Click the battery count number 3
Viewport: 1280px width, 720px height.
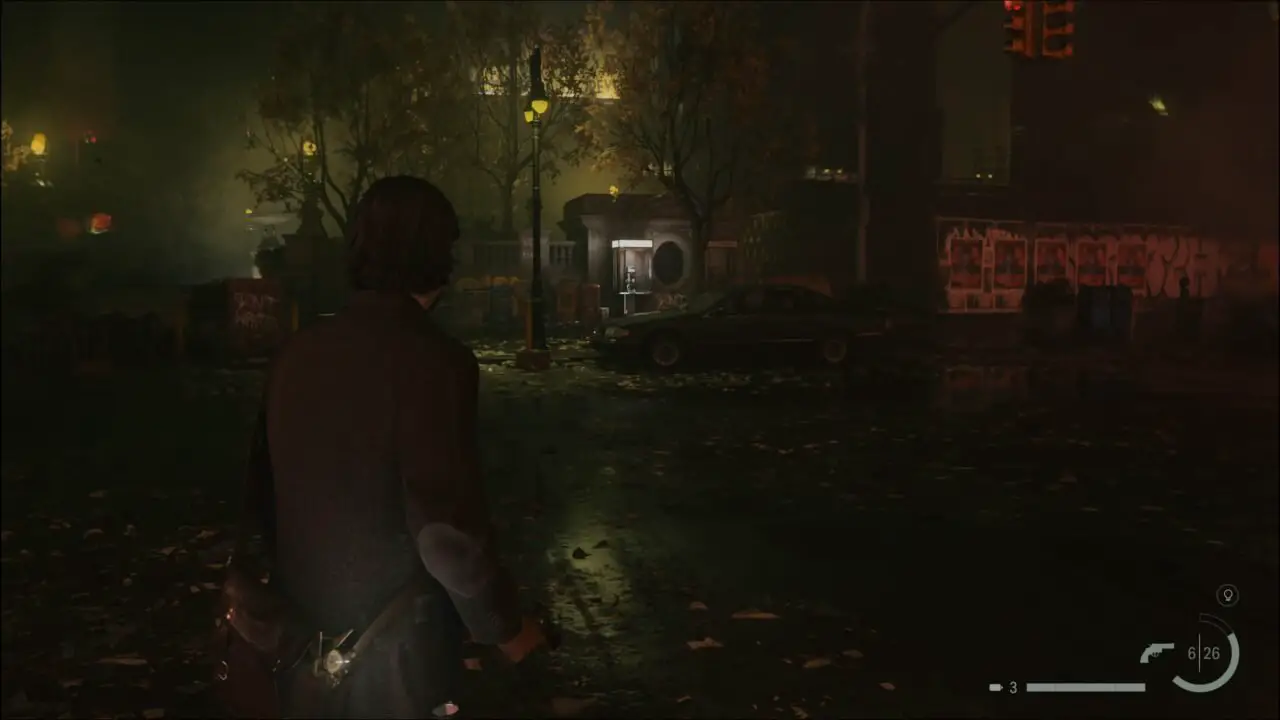1012,688
